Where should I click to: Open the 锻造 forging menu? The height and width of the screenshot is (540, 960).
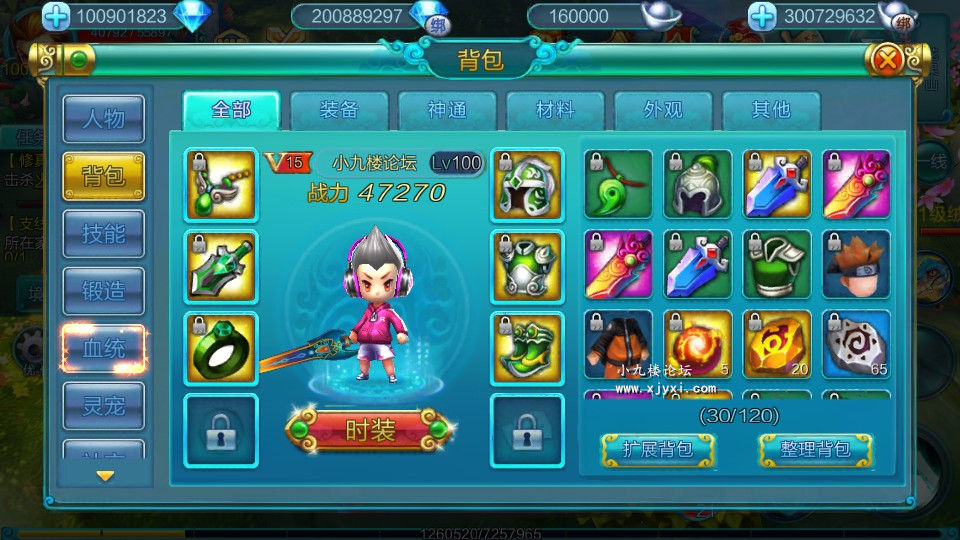coord(103,292)
